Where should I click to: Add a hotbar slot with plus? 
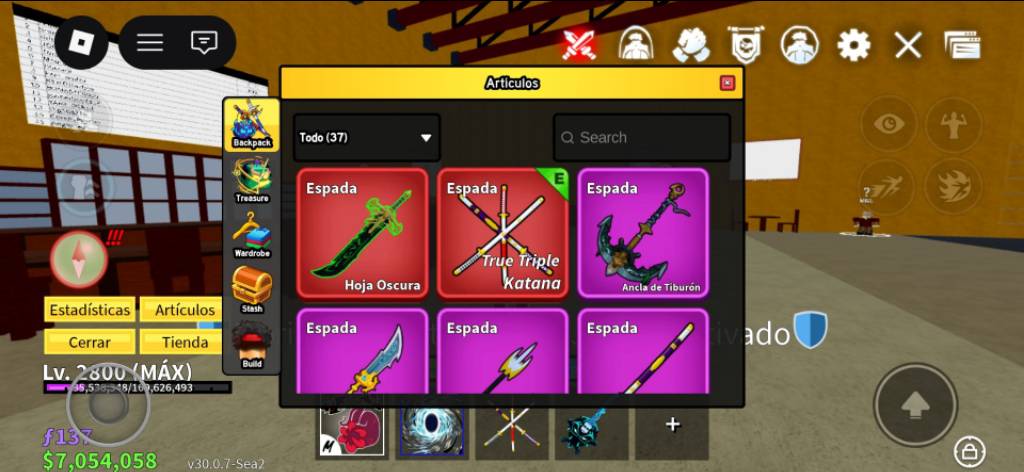point(672,425)
